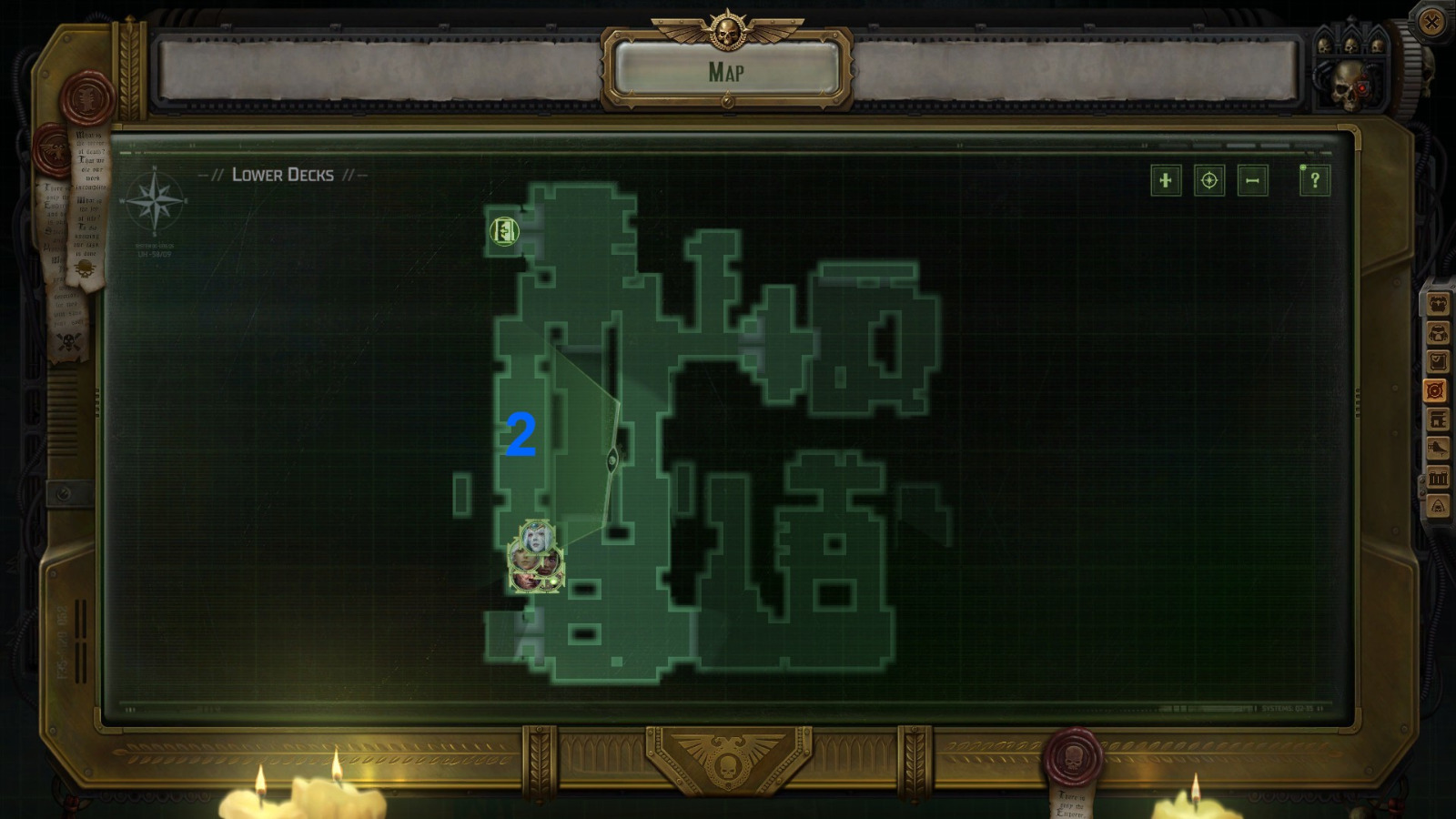The image size is (1456, 819).
Task: Open the character screen via the helmet icon
Action: tap(1436, 332)
